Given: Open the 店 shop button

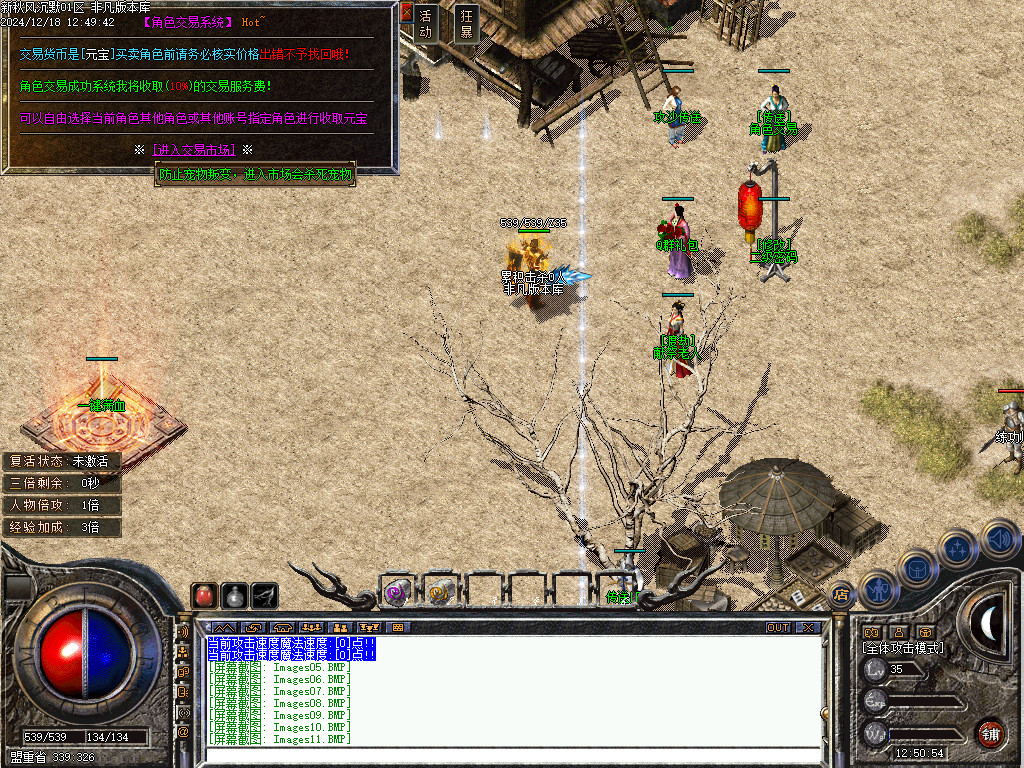Looking at the screenshot, I should tap(841, 595).
